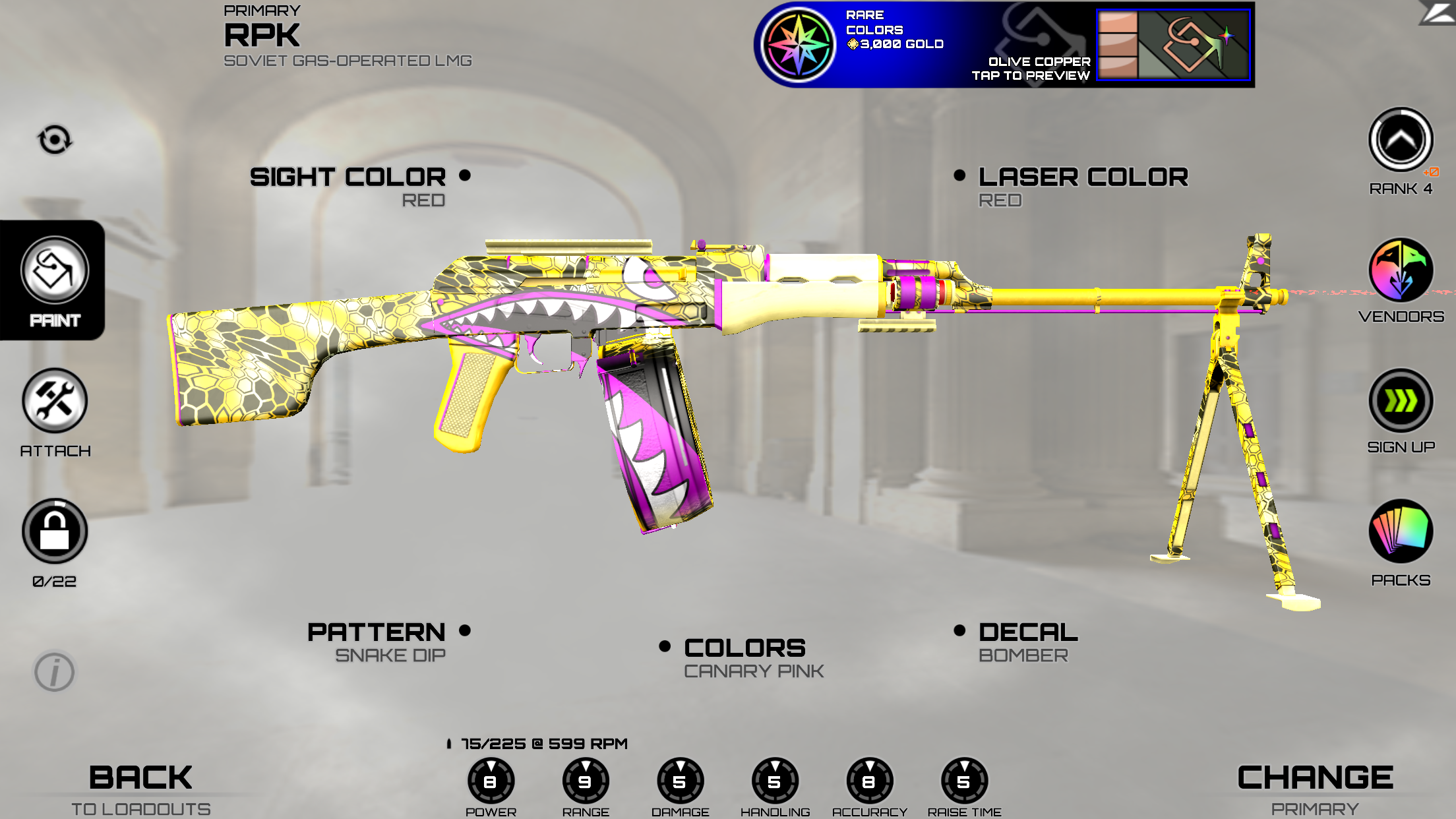Go back to loadouts
The width and height of the screenshot is (1456, 819).
[x=140, y=789]
